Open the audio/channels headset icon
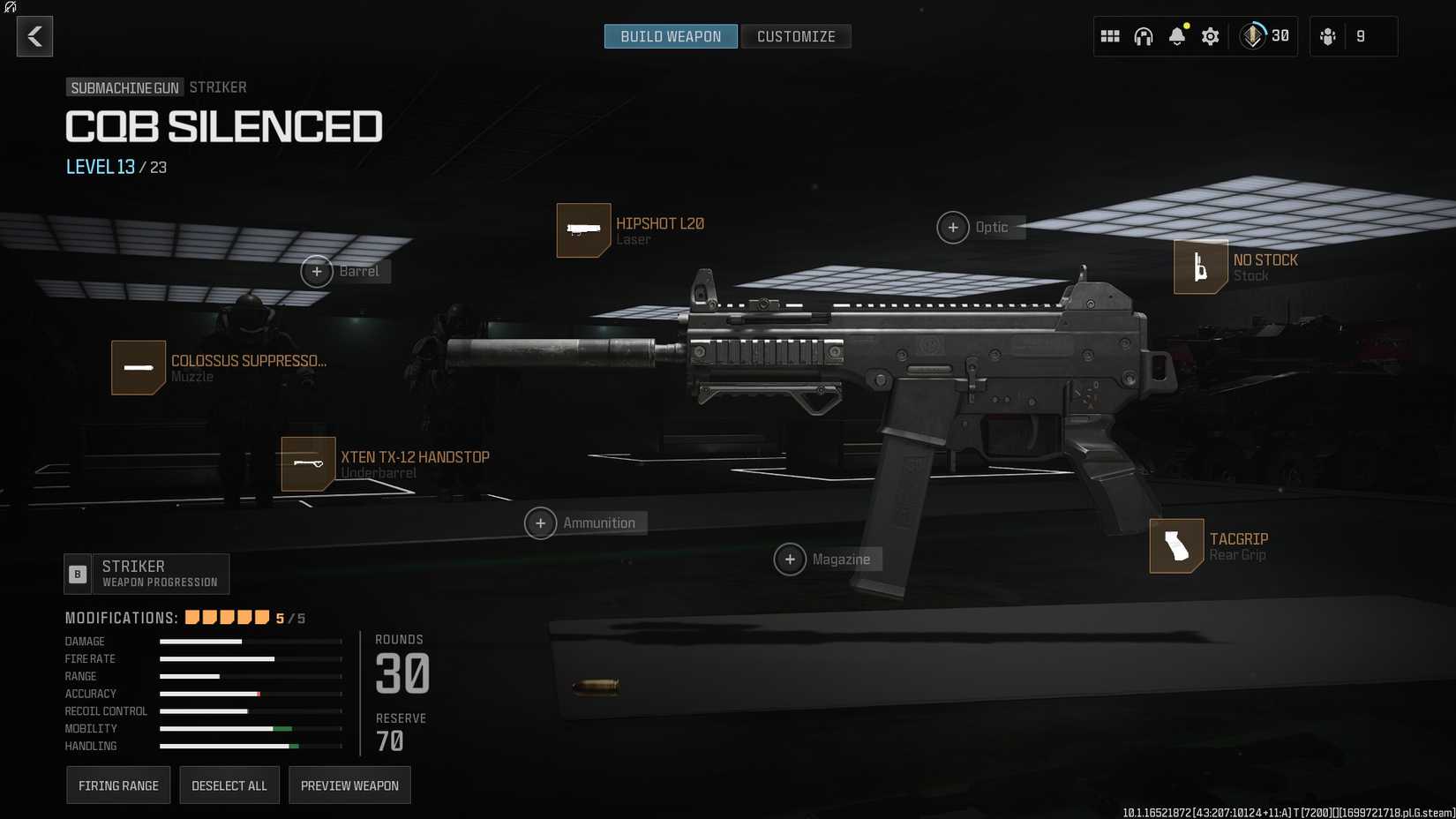This screenshot has height=819, width=1456. point(1144,37)
